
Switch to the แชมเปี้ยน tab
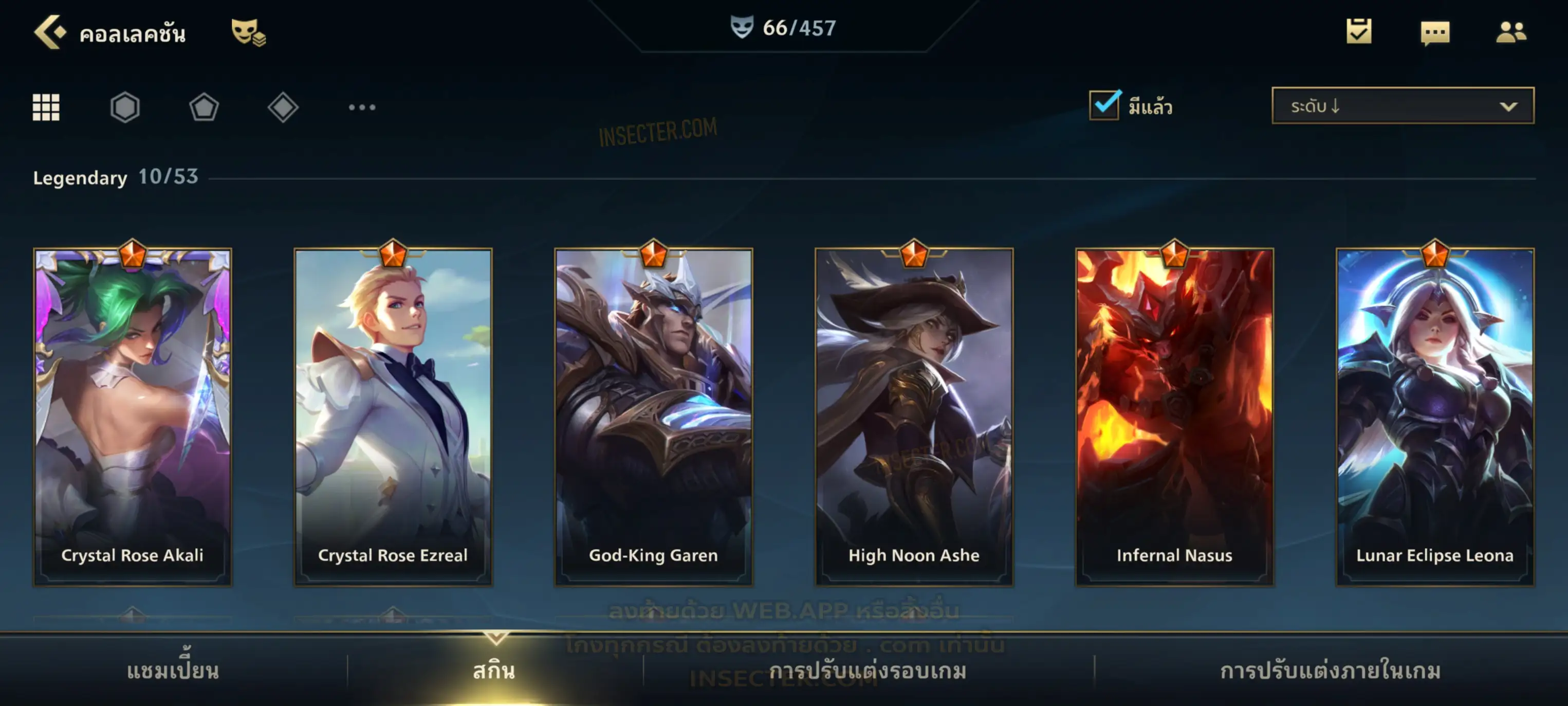pos(173,671)
